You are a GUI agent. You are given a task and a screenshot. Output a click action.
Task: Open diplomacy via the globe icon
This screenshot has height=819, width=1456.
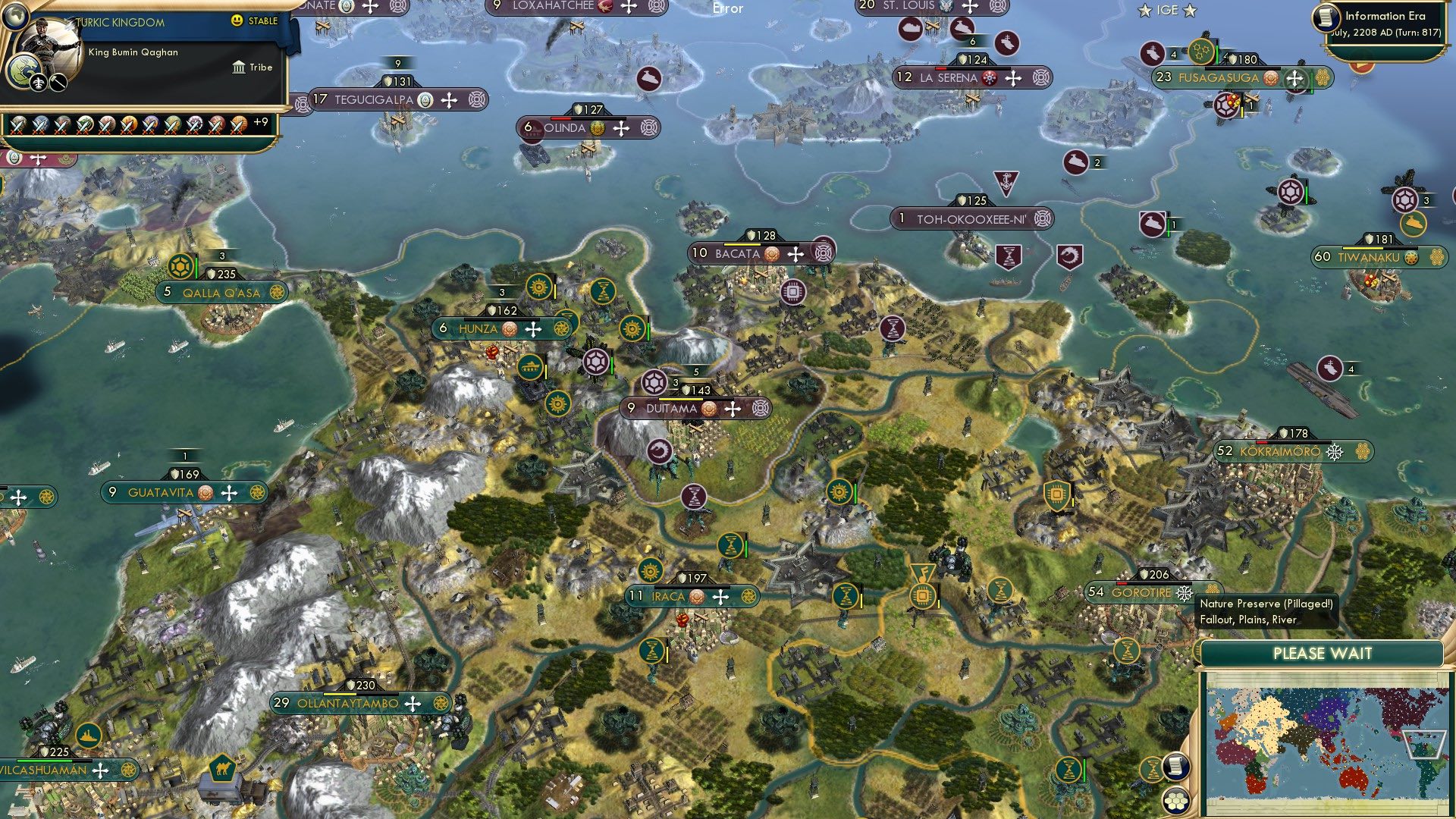[17, 17]
